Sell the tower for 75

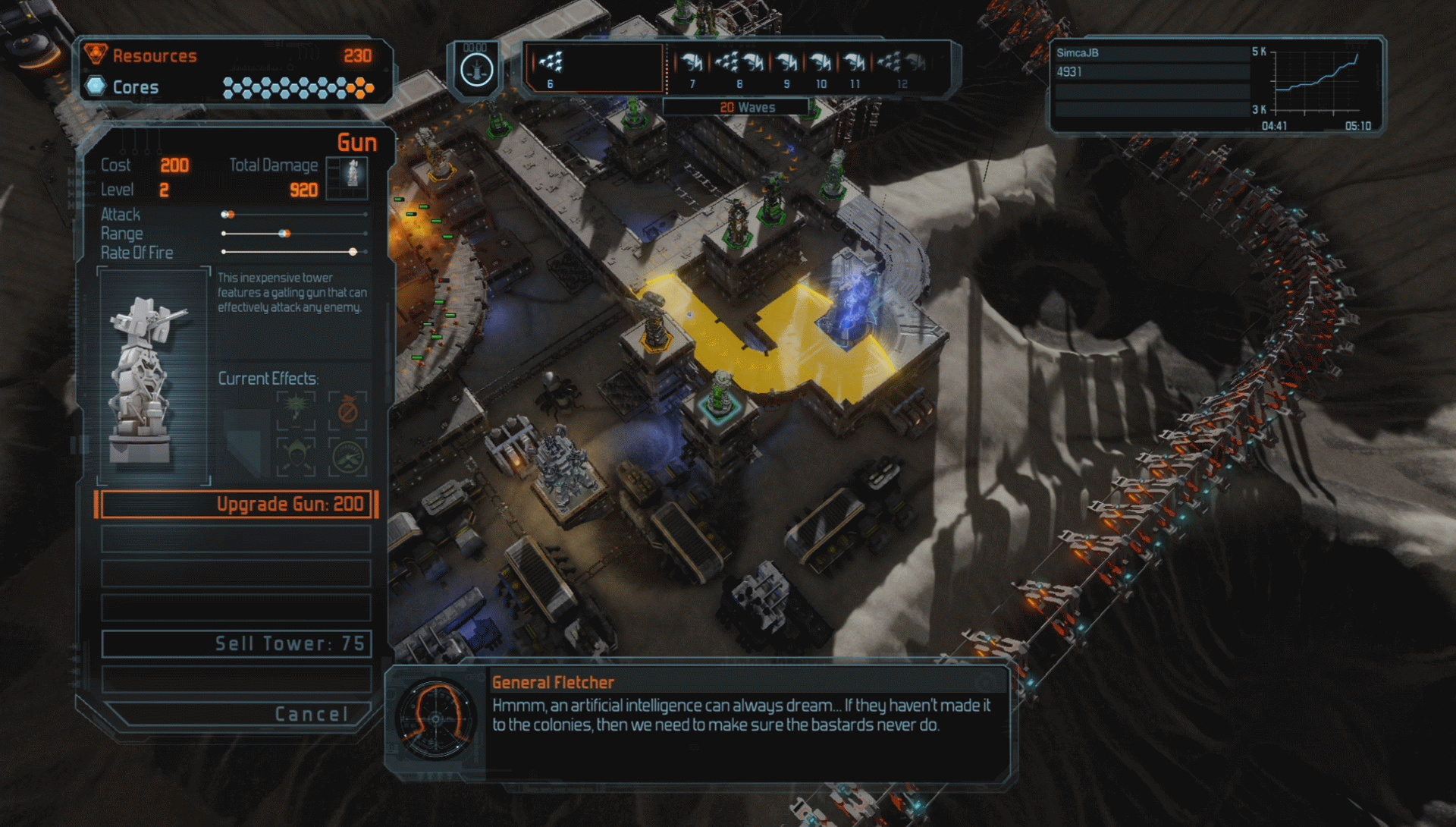tap(236, 644)
